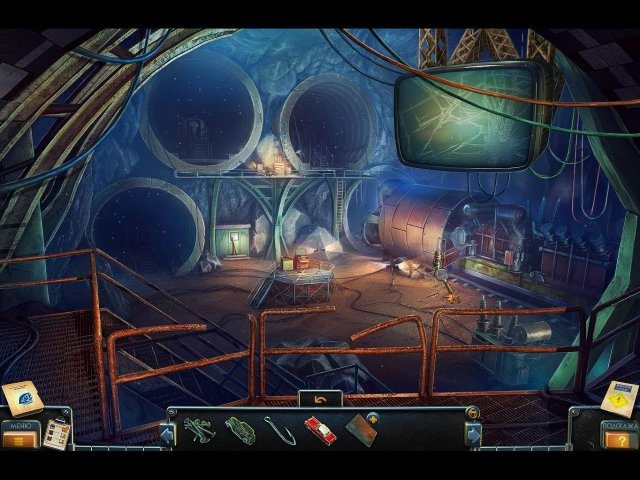This screenshot has width=640, height=480.
Task: Open the yellow strategy guide note
Action: pyautogui.click(x=621, y=396)
